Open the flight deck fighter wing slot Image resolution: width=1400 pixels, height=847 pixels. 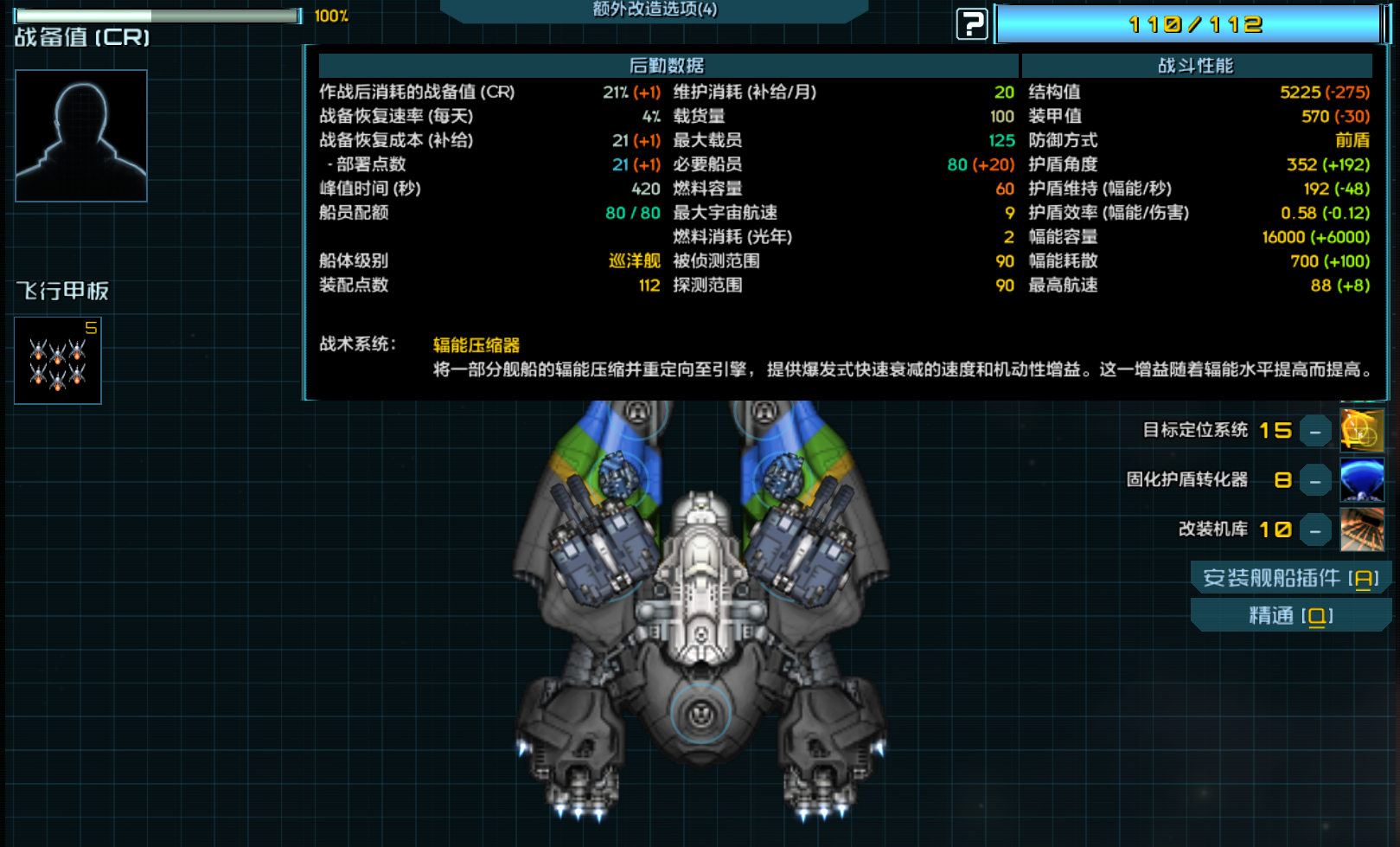pyautogui.click(x=58, y=361)
